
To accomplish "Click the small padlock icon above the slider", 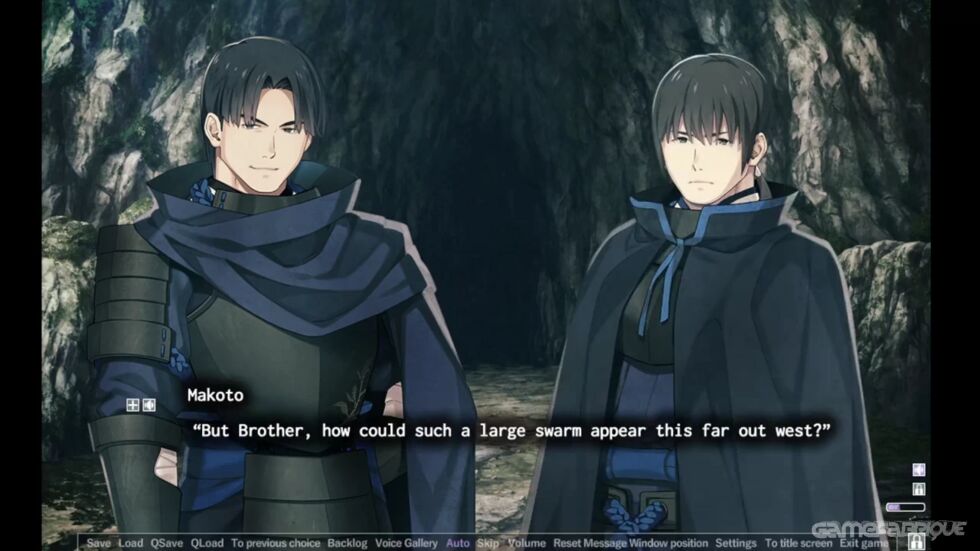I will [x=919, y=489].
